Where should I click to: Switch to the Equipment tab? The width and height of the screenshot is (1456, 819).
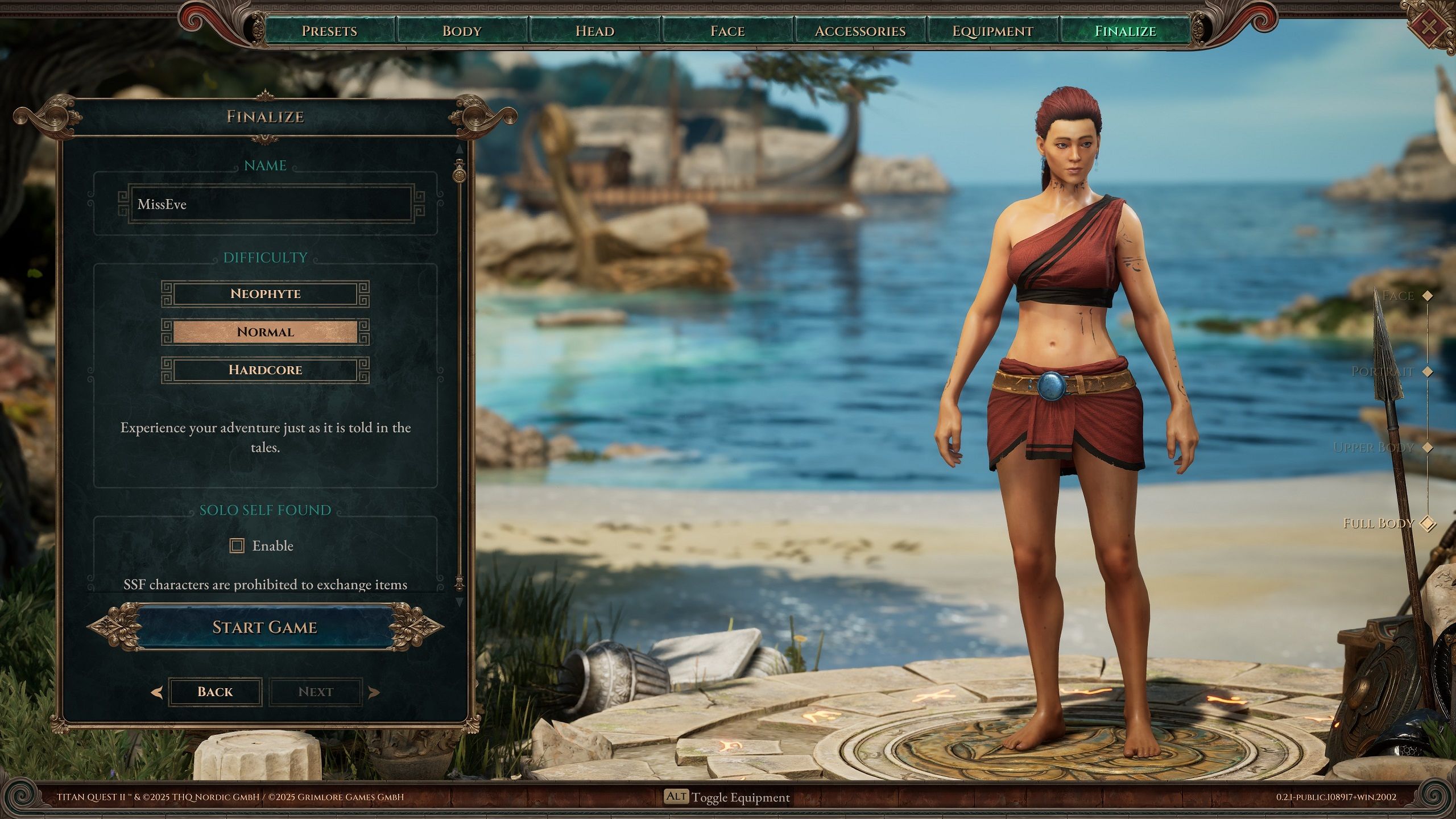992,31
